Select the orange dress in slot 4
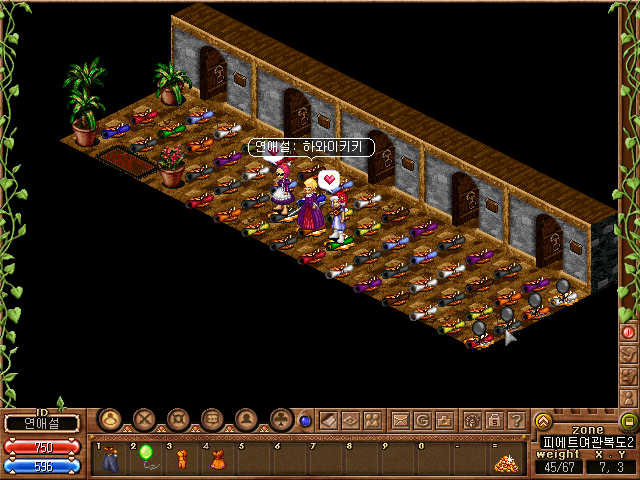This screenshot has width=640, height=480. 215,459
